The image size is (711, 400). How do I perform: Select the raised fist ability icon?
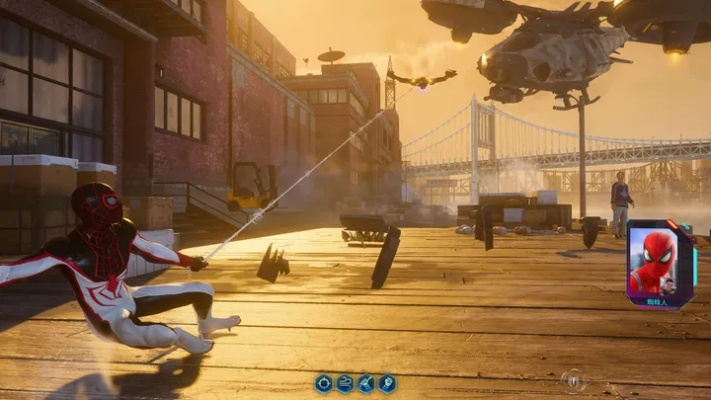coord(387,383)
